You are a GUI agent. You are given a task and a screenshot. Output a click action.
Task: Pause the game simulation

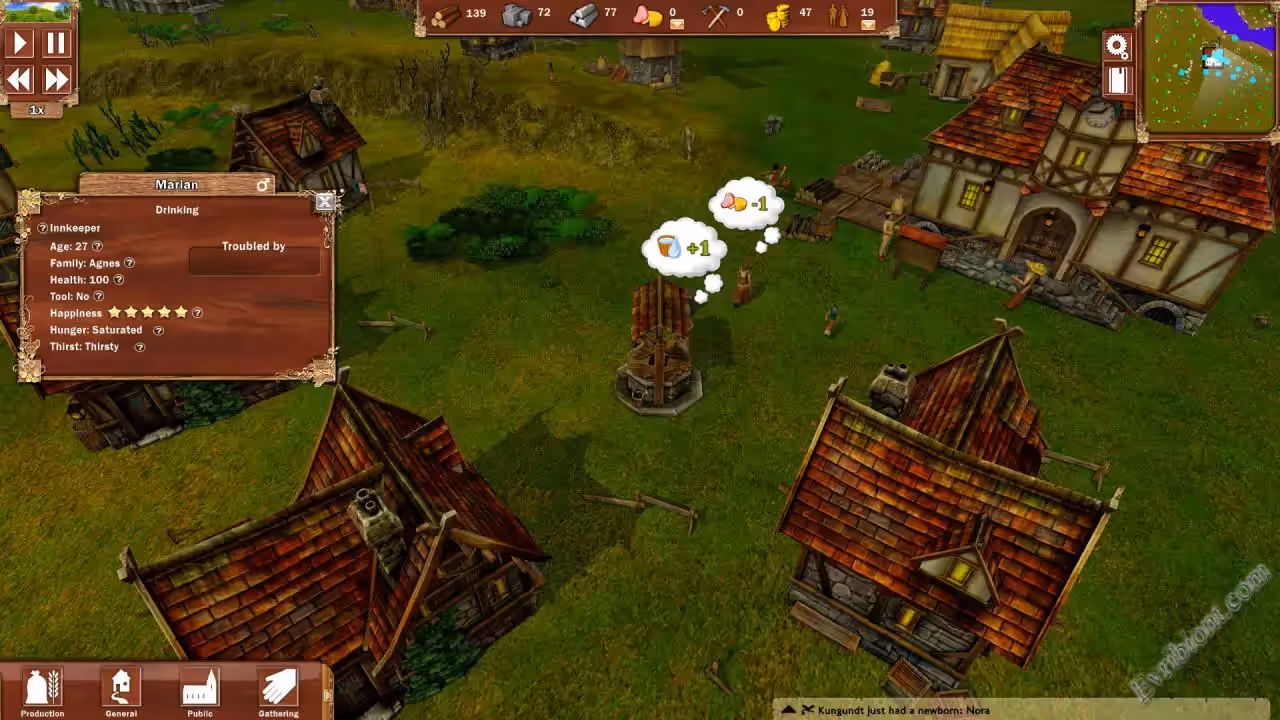pyautogui.click(x=56, y=42)
